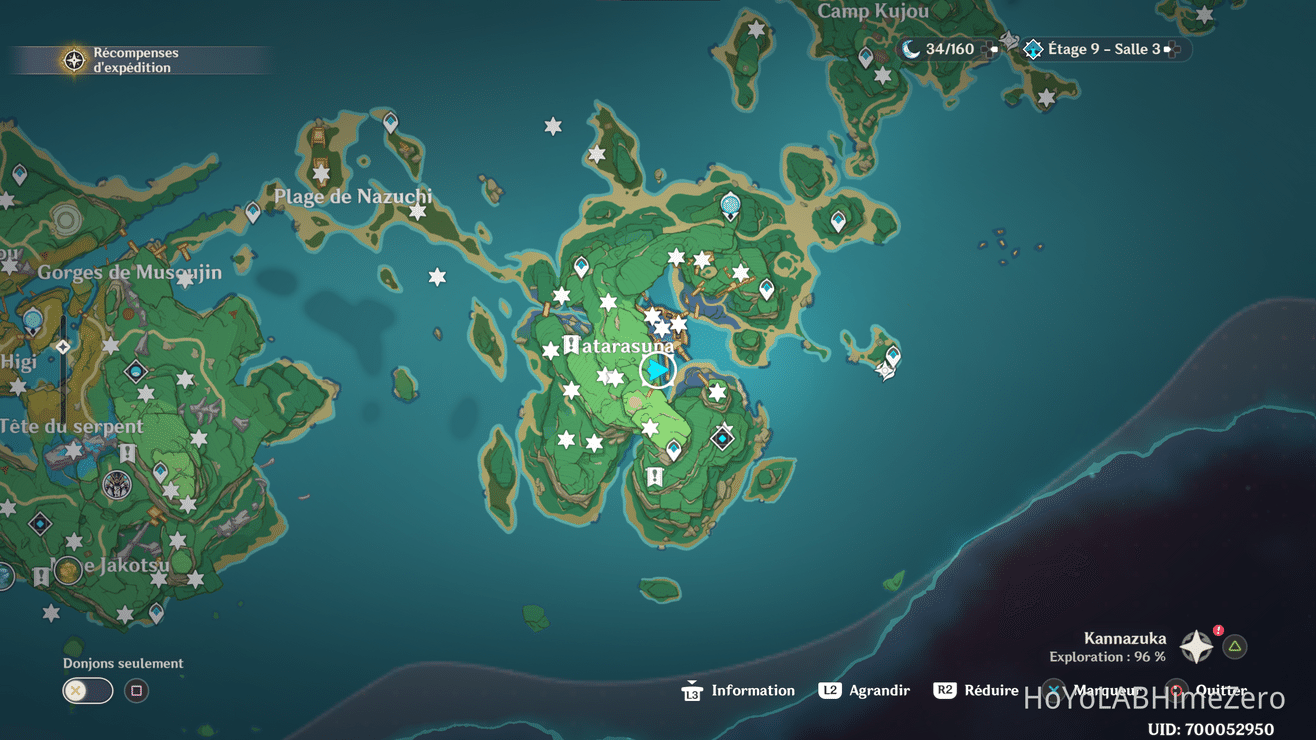Image resolution: width=1316 pixels, height=740 pixels.
Task: Select the teleport waypoint near Plage de Nazuchi
Action: (x=389, y=122)
